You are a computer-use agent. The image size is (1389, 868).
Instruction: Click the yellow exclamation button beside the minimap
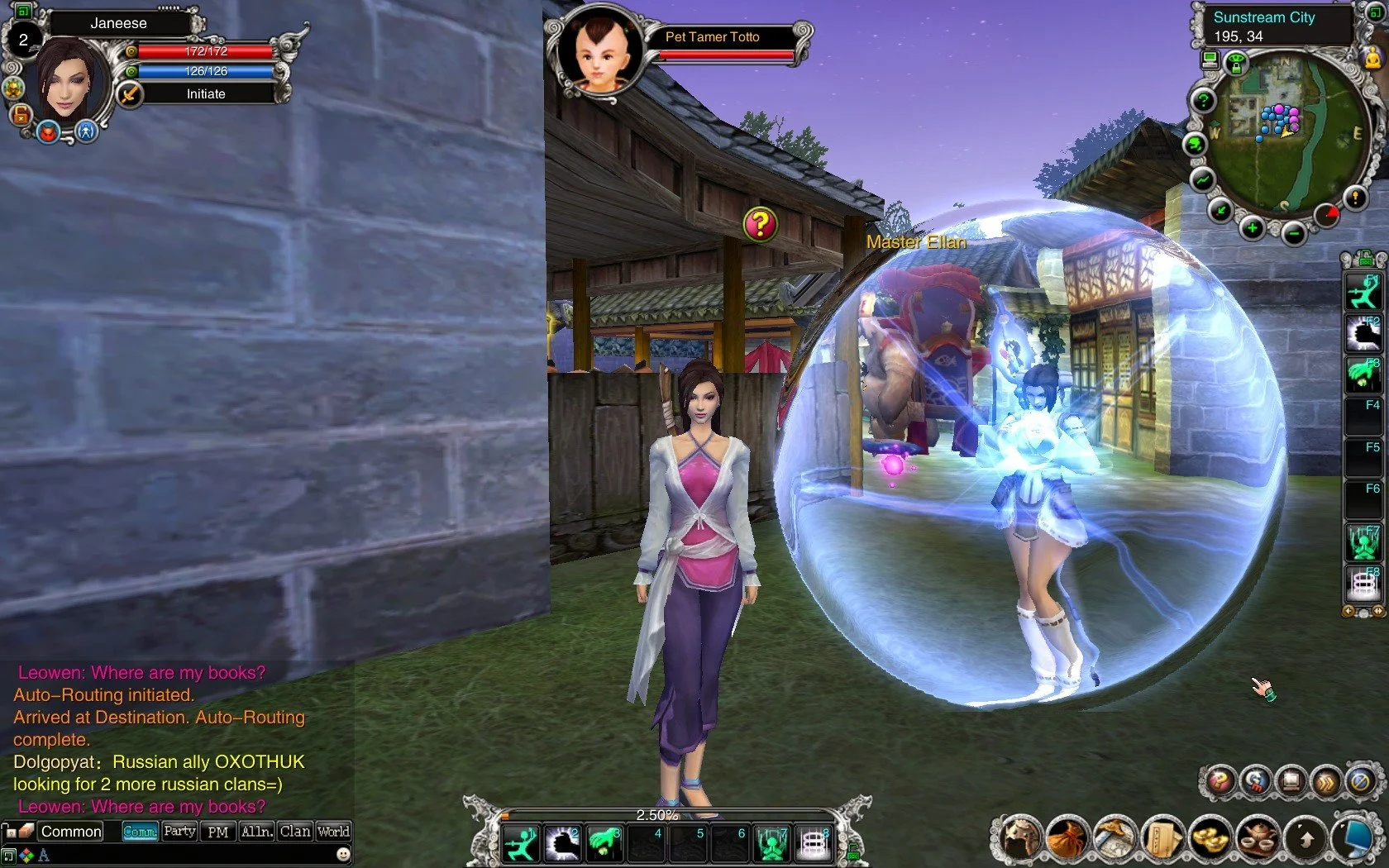click(1355, 198)
